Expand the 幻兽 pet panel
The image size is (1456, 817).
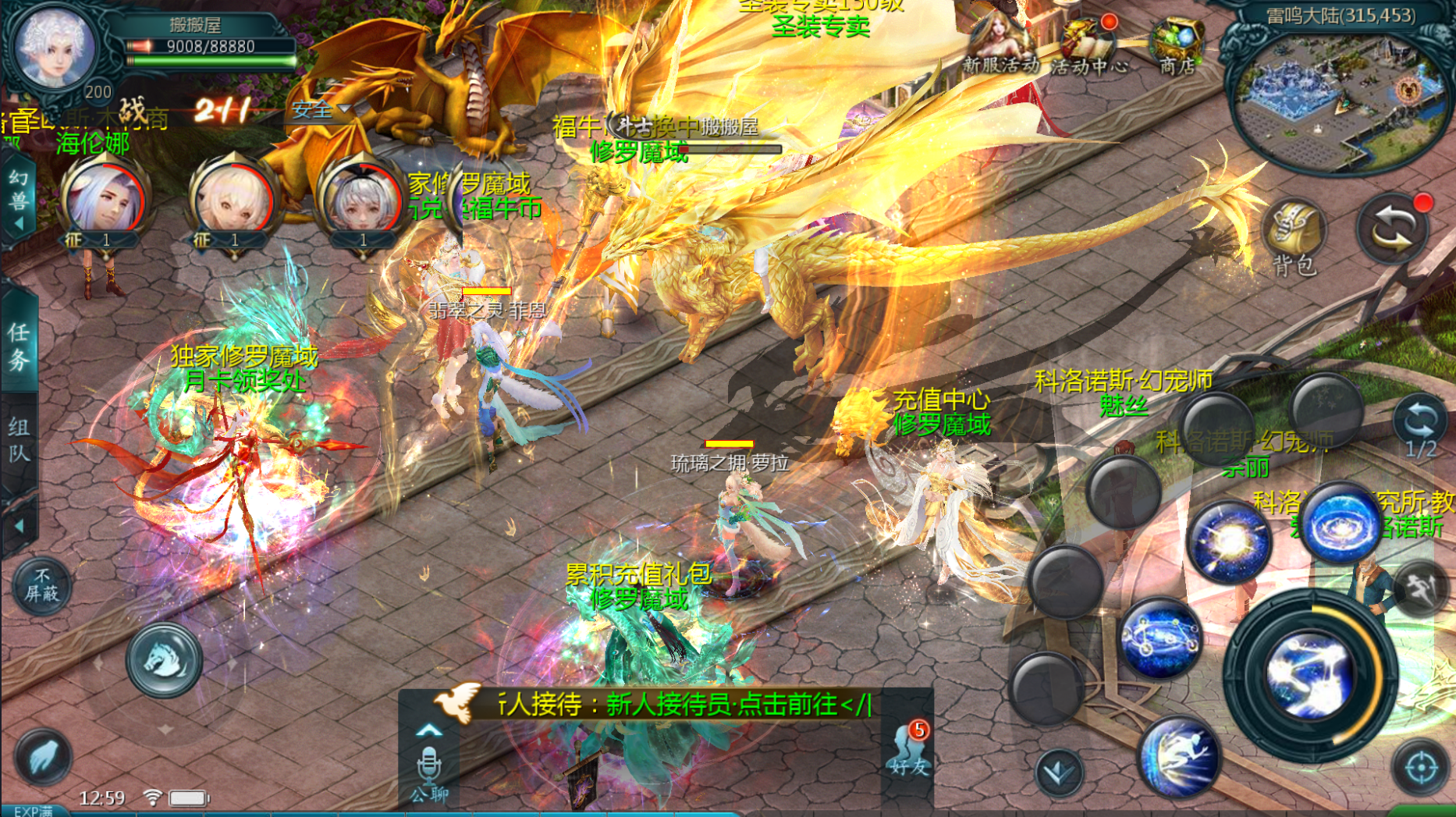tap(19, 200)
